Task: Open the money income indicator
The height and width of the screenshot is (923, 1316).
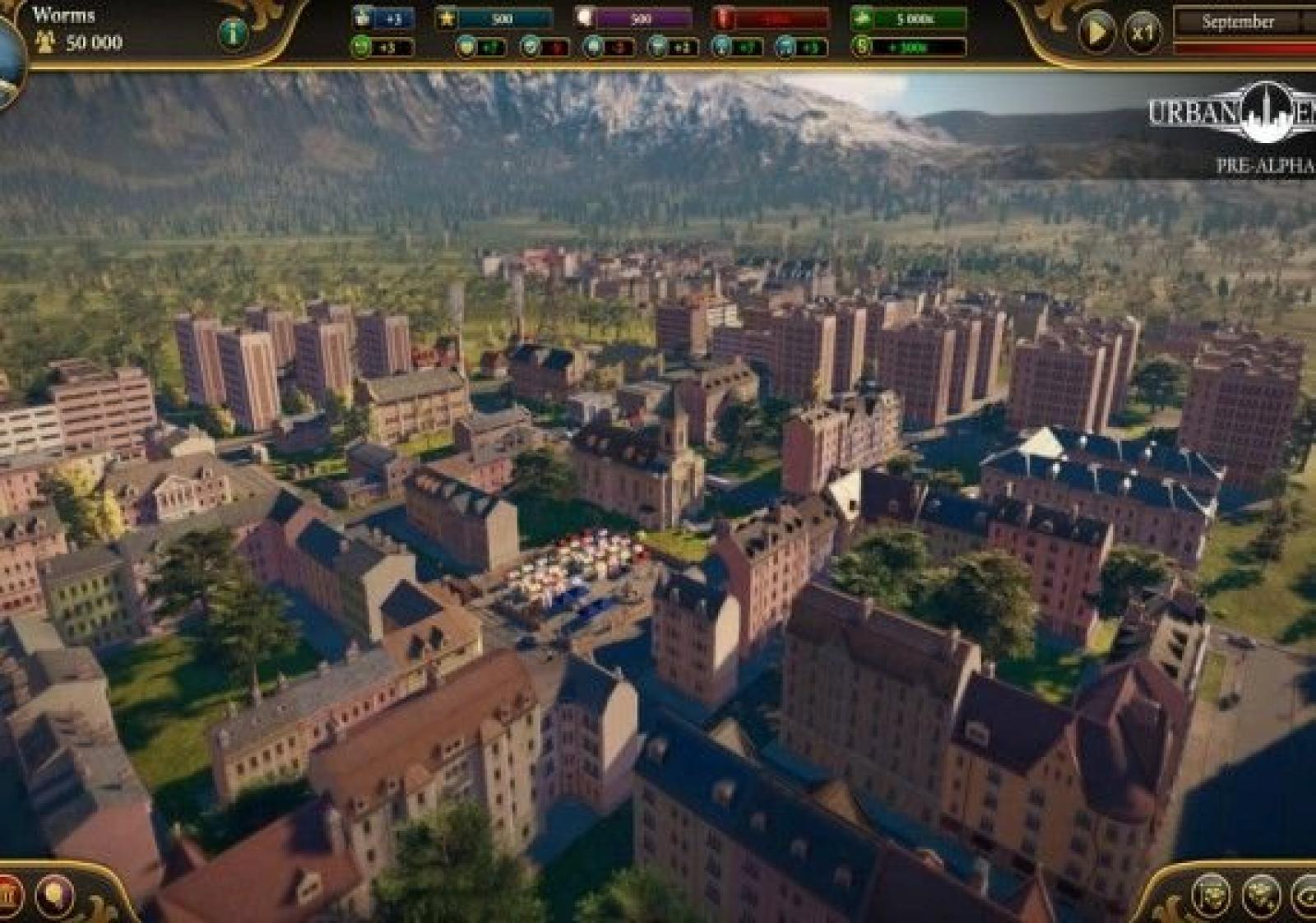Action: [x=910, y=47]
